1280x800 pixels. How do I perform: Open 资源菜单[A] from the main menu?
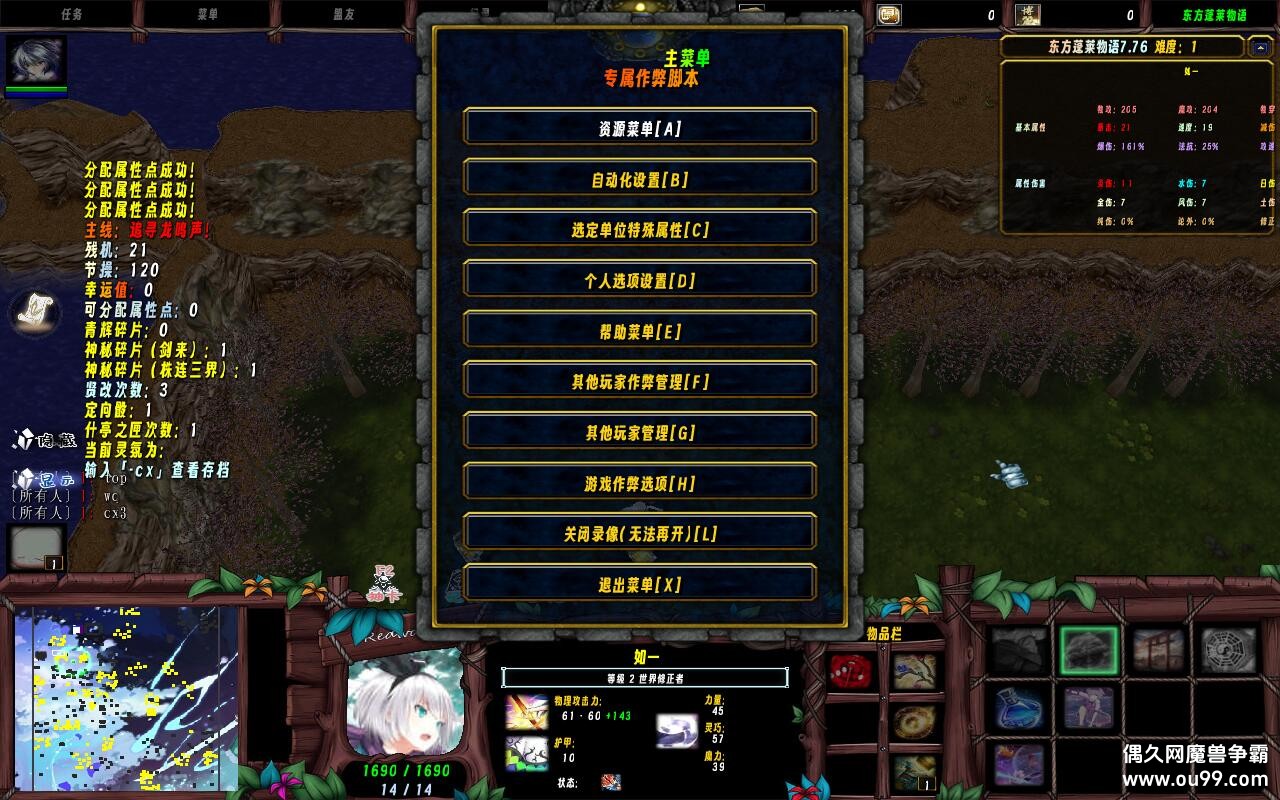(x=638, y=127)
